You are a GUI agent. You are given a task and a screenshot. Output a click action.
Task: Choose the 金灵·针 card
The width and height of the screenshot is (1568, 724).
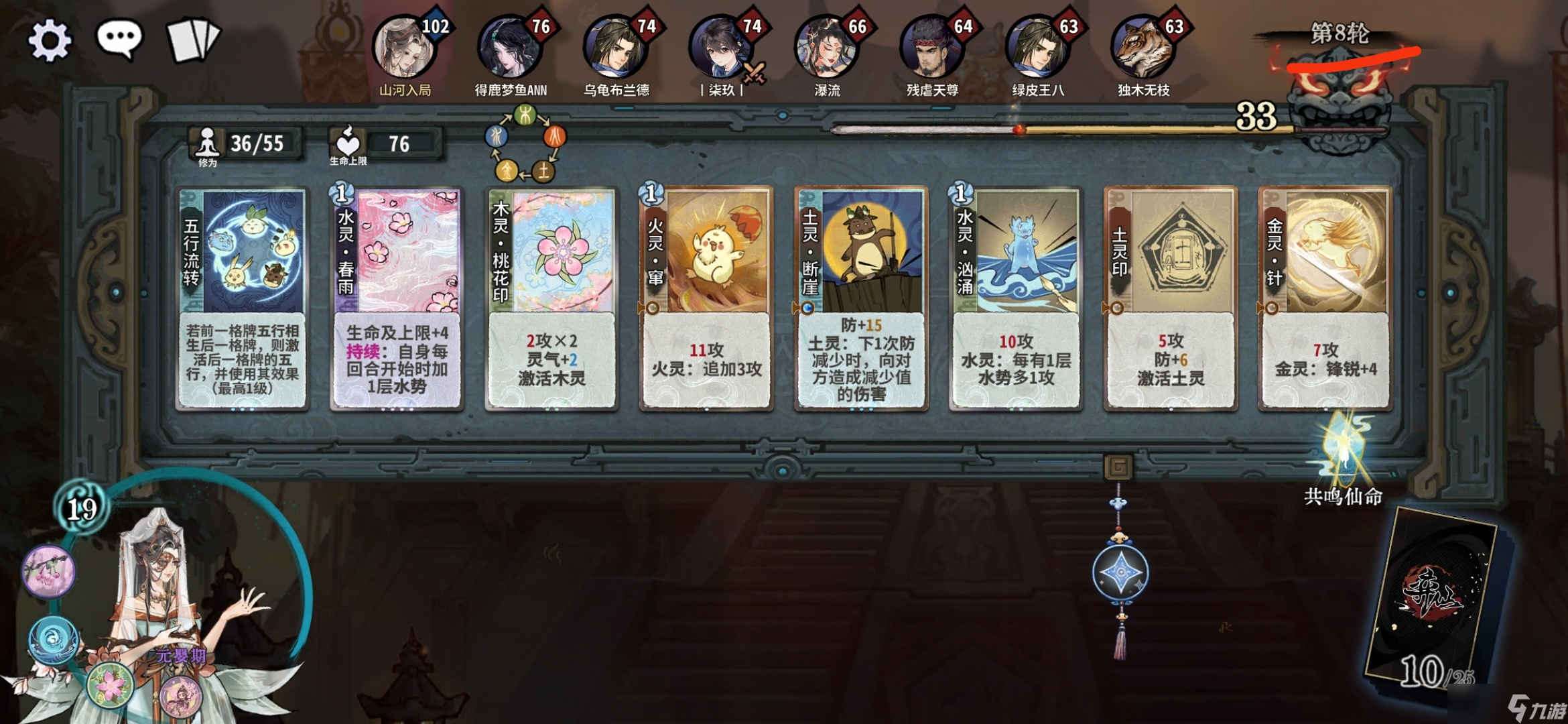tap(1325, 298)
